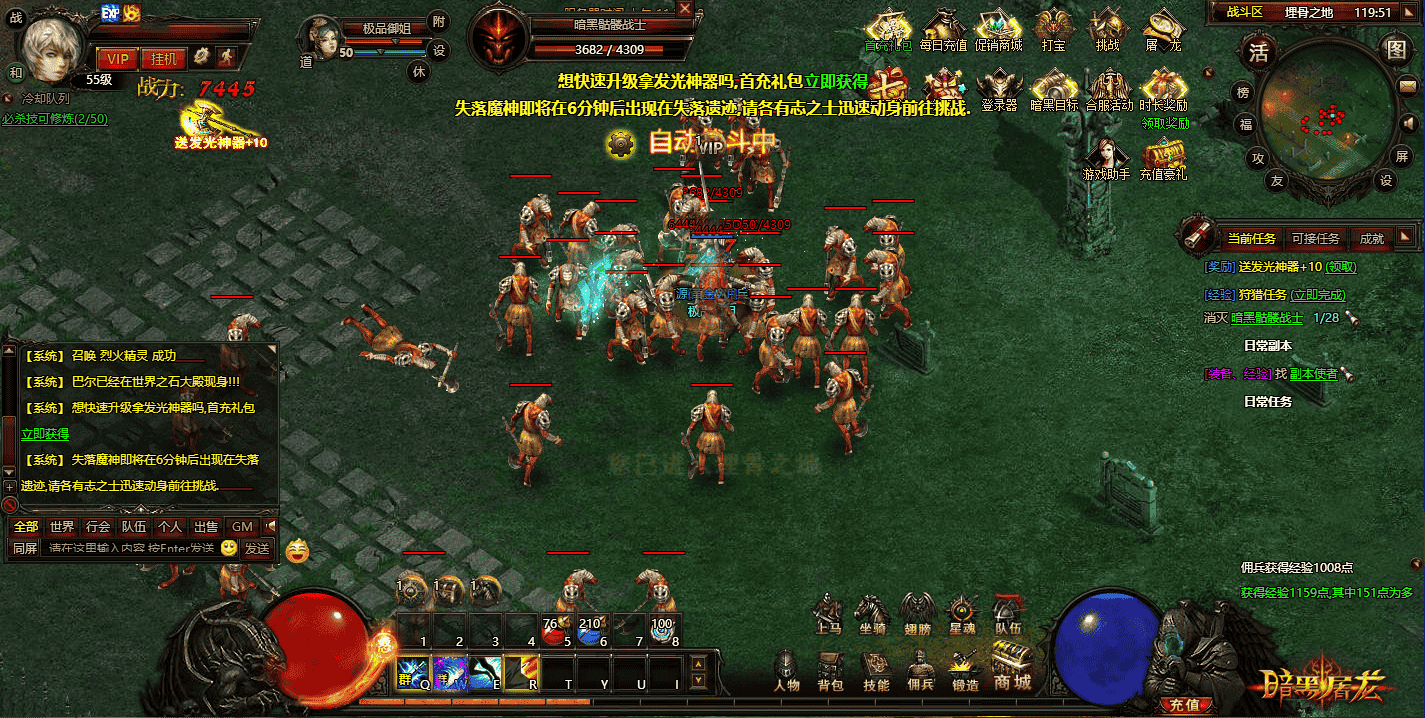Activate the Q hotkey skill icon
This screenshot has height=718, width=1425.
(413, 673)
